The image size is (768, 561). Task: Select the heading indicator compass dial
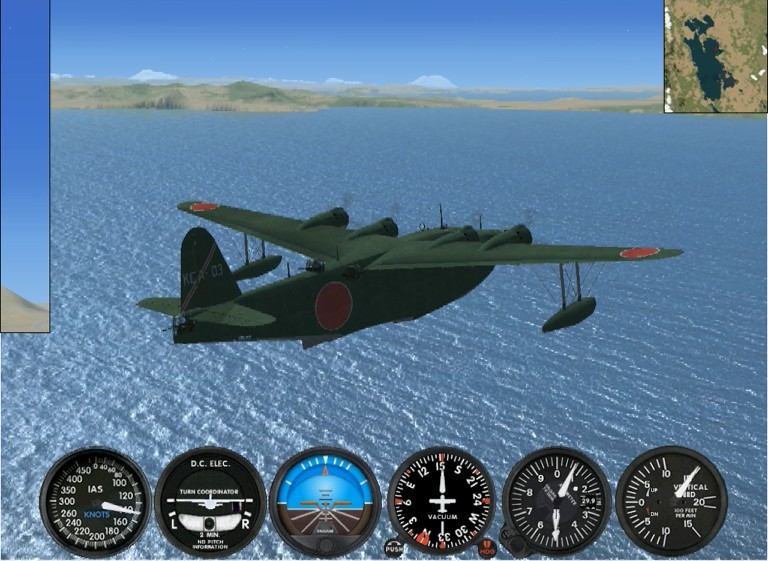441,500
